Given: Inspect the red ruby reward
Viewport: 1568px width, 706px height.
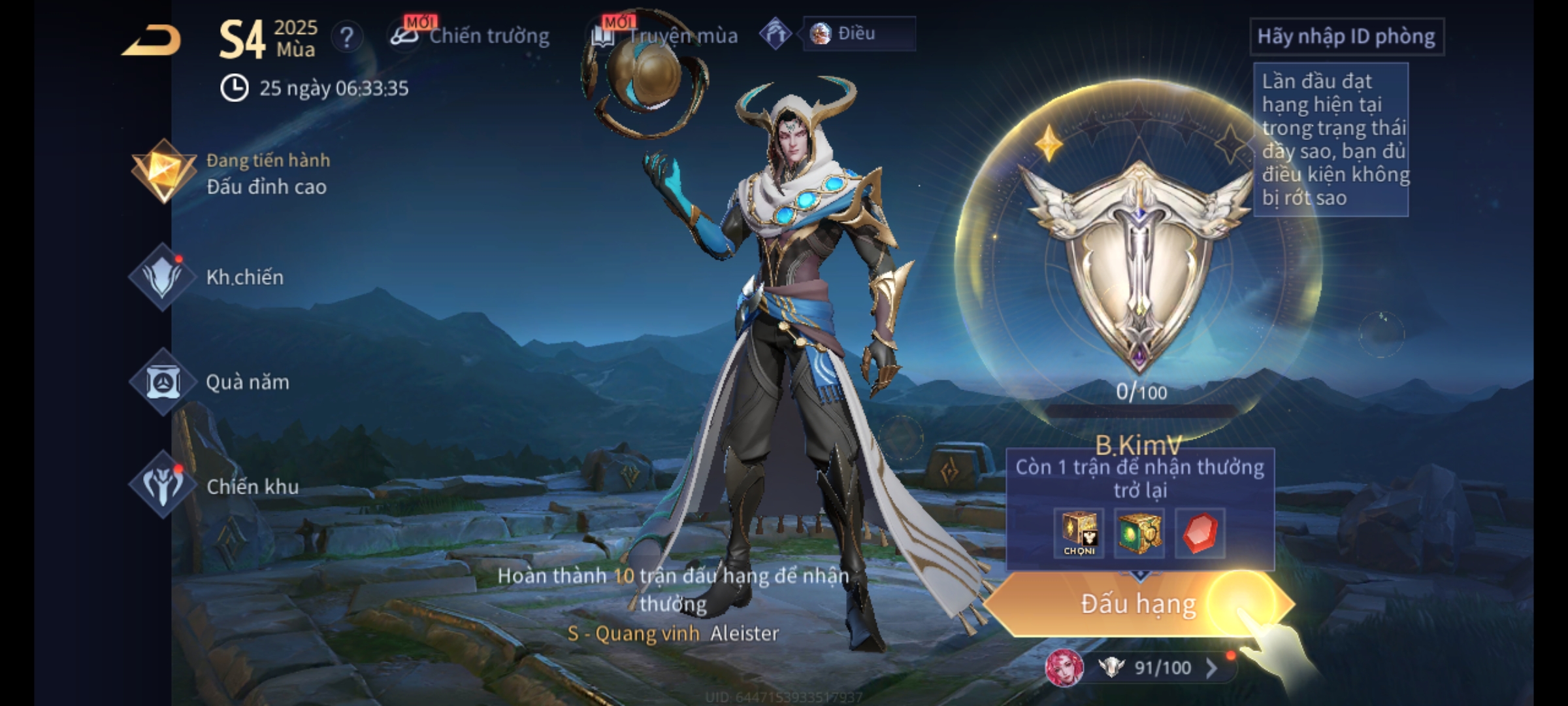Looking at the screenshot, I should tap(1200, 533).
